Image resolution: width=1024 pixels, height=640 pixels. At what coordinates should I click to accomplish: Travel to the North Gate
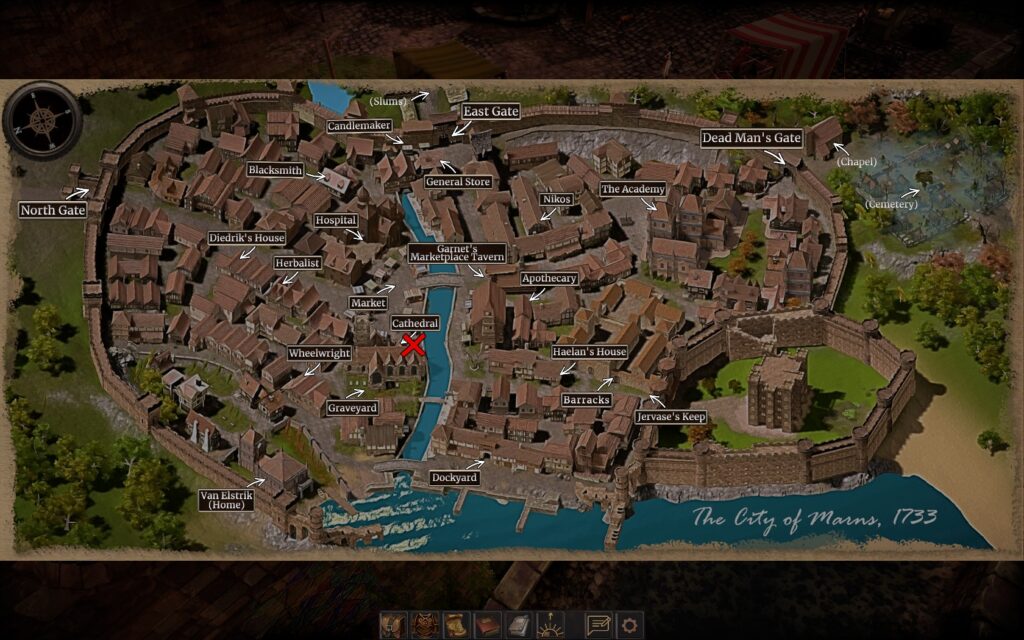point(53,210)
